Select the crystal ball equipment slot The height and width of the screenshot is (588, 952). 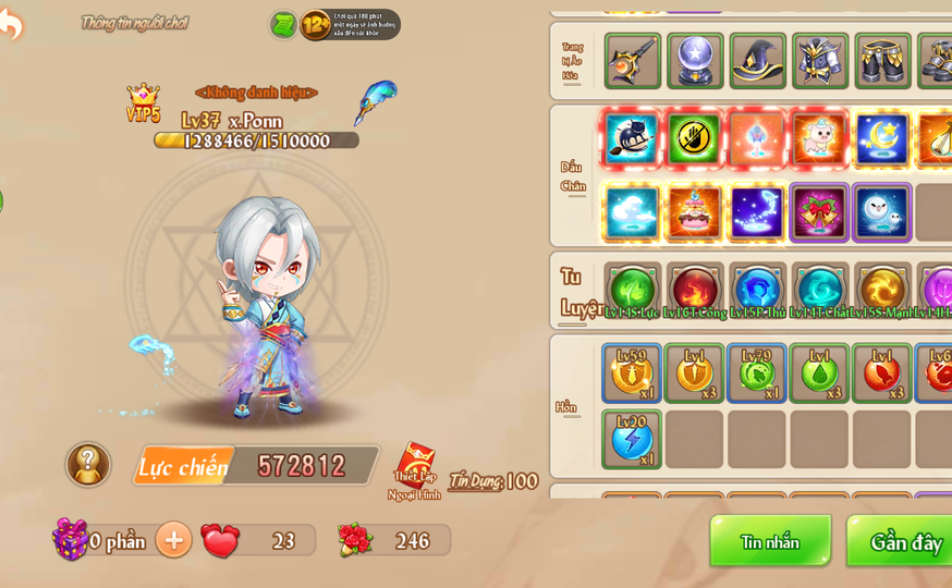click(695, 61)
